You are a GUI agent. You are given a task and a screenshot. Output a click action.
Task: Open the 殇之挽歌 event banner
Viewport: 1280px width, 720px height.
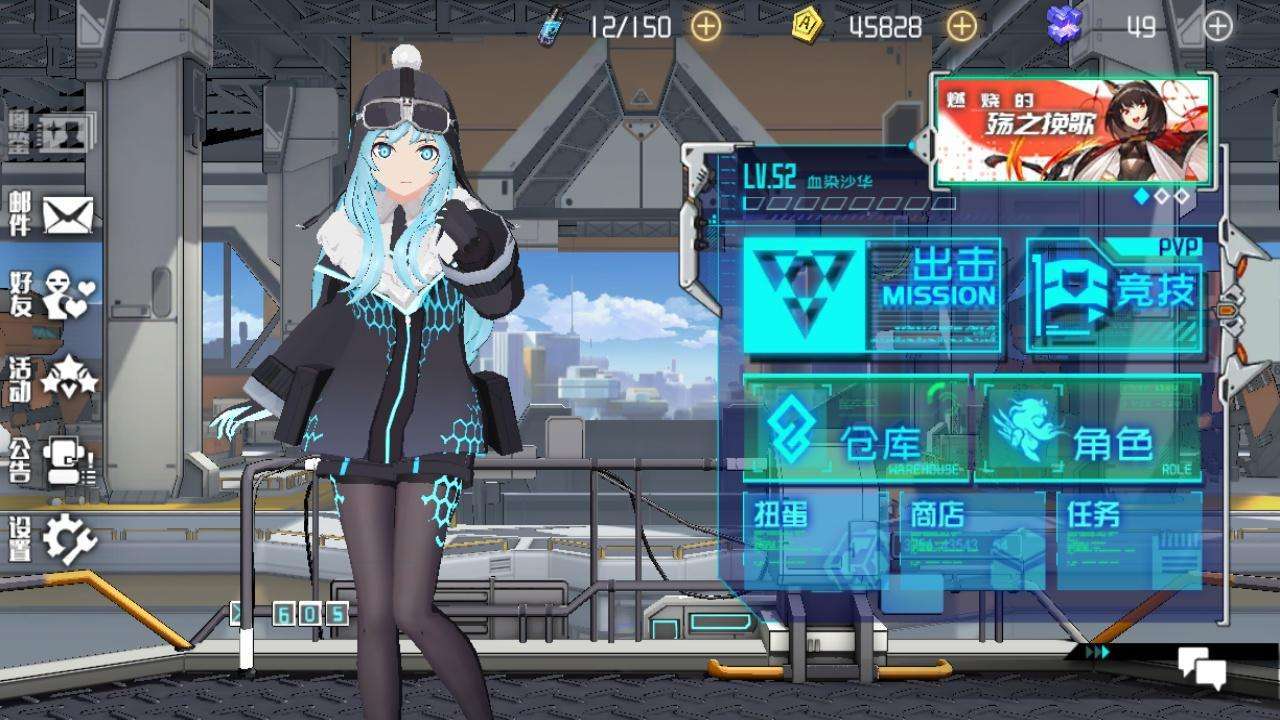1072,130
